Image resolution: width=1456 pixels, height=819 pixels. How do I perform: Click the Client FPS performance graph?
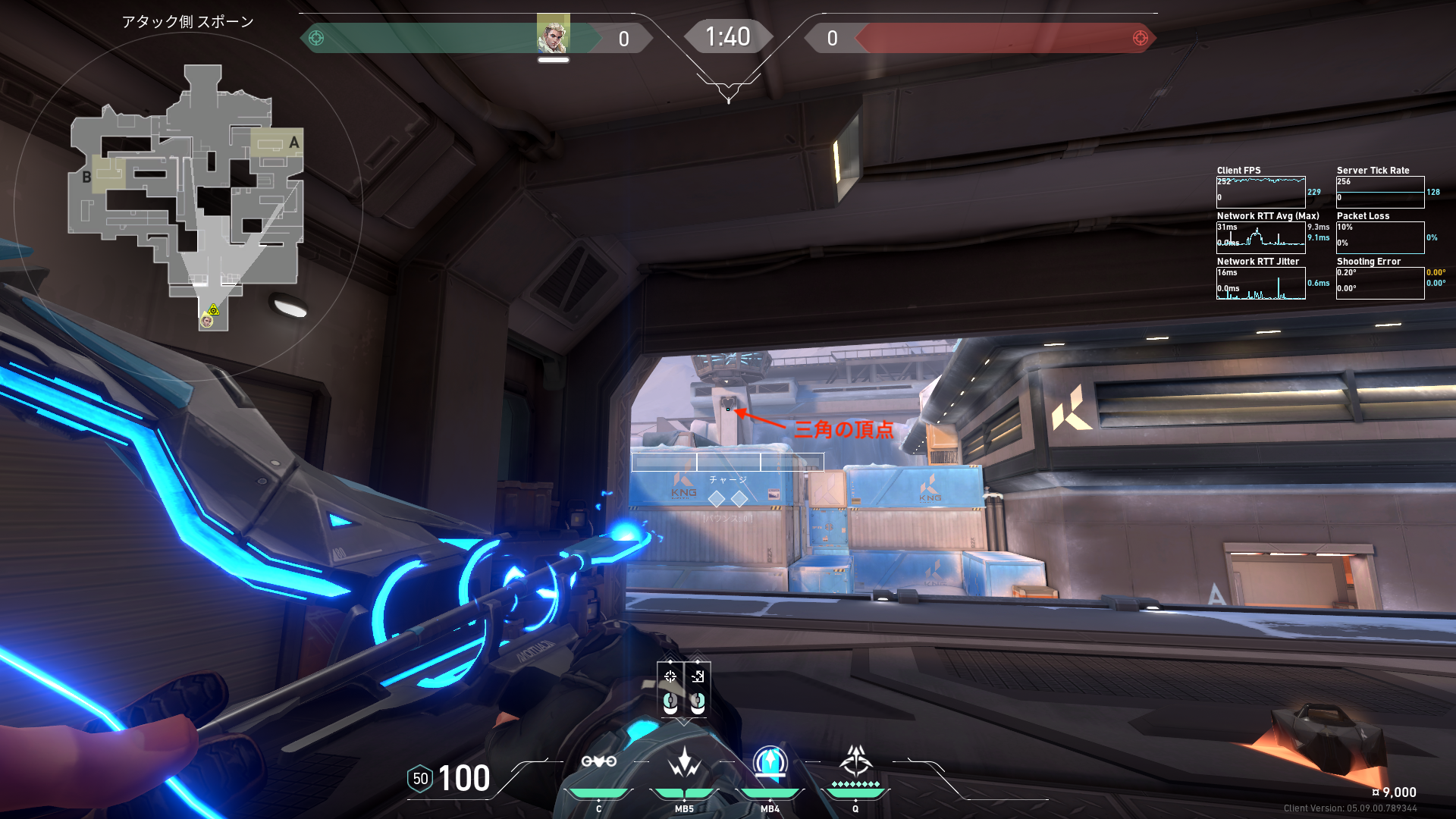1260,192
